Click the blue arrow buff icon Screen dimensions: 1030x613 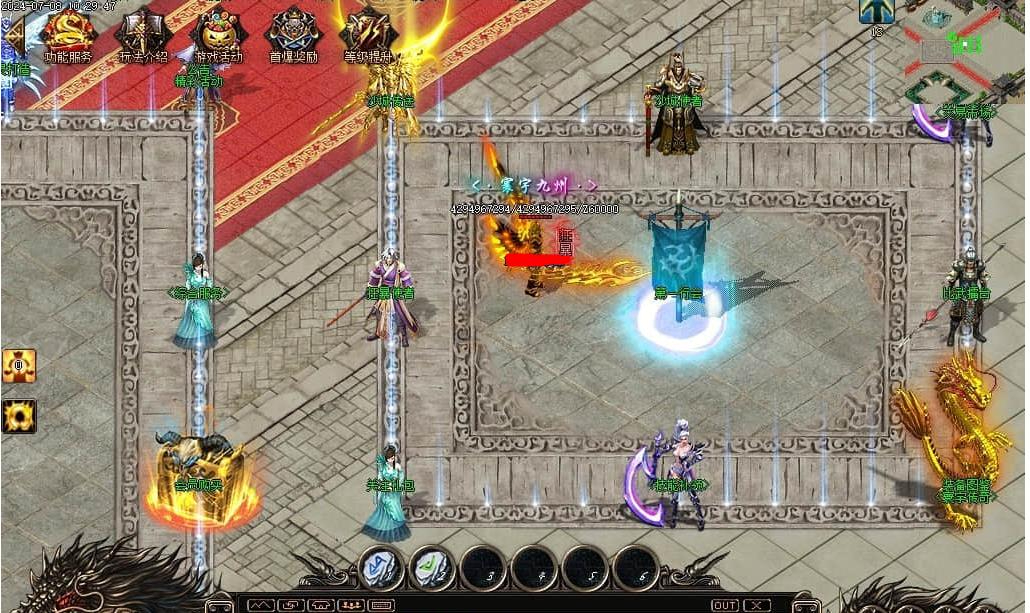click(876, 11)
